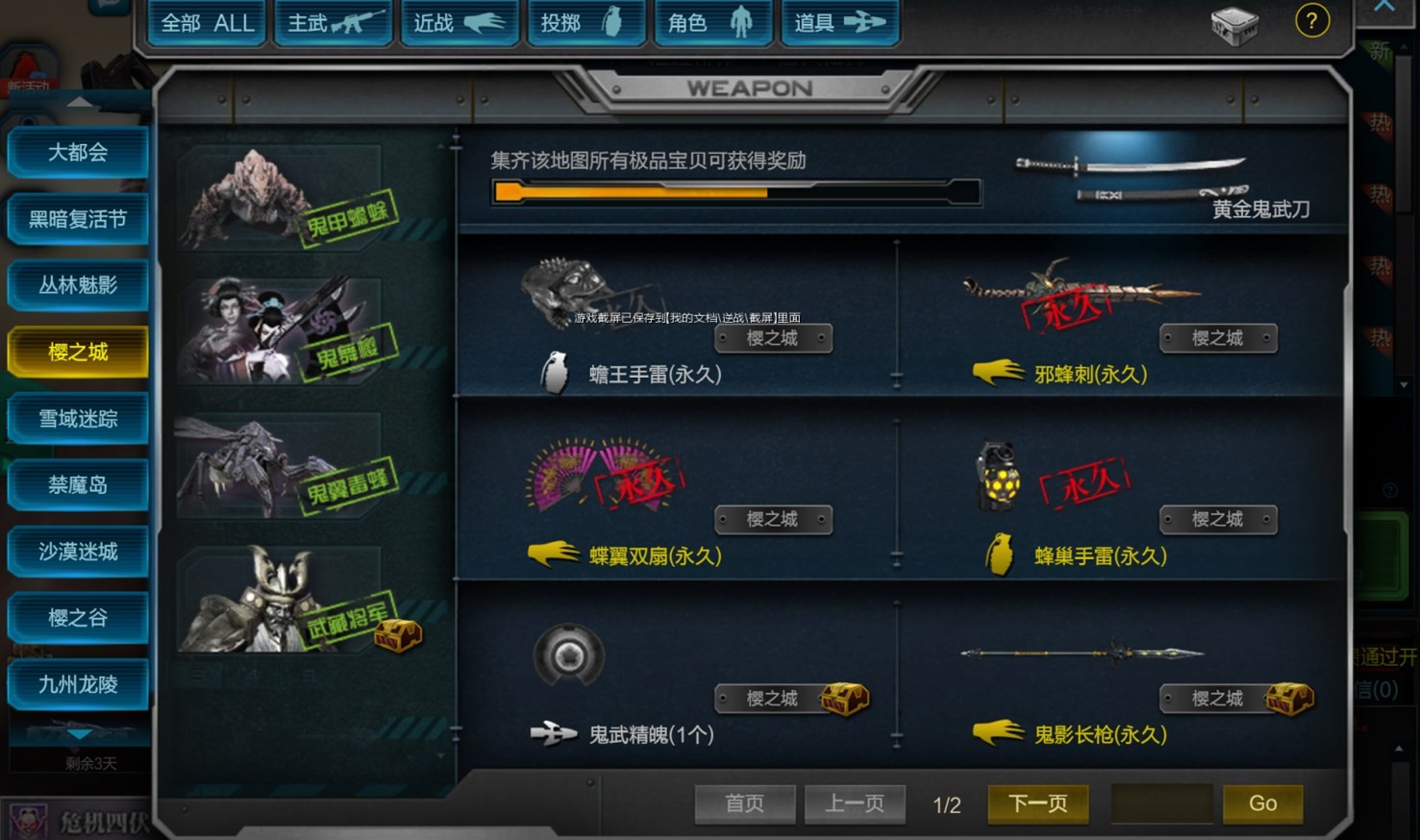This screenshot has height=840, width=1420.
Task: Open the 丛林魅影 map entry
Action: point(78,285)
